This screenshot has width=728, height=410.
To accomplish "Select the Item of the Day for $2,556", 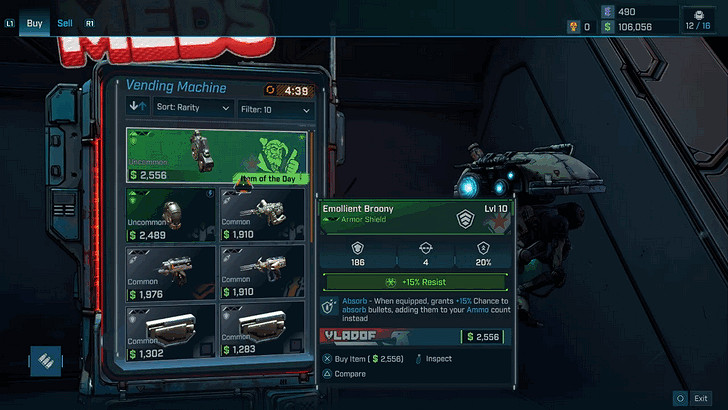I will 217,155.
